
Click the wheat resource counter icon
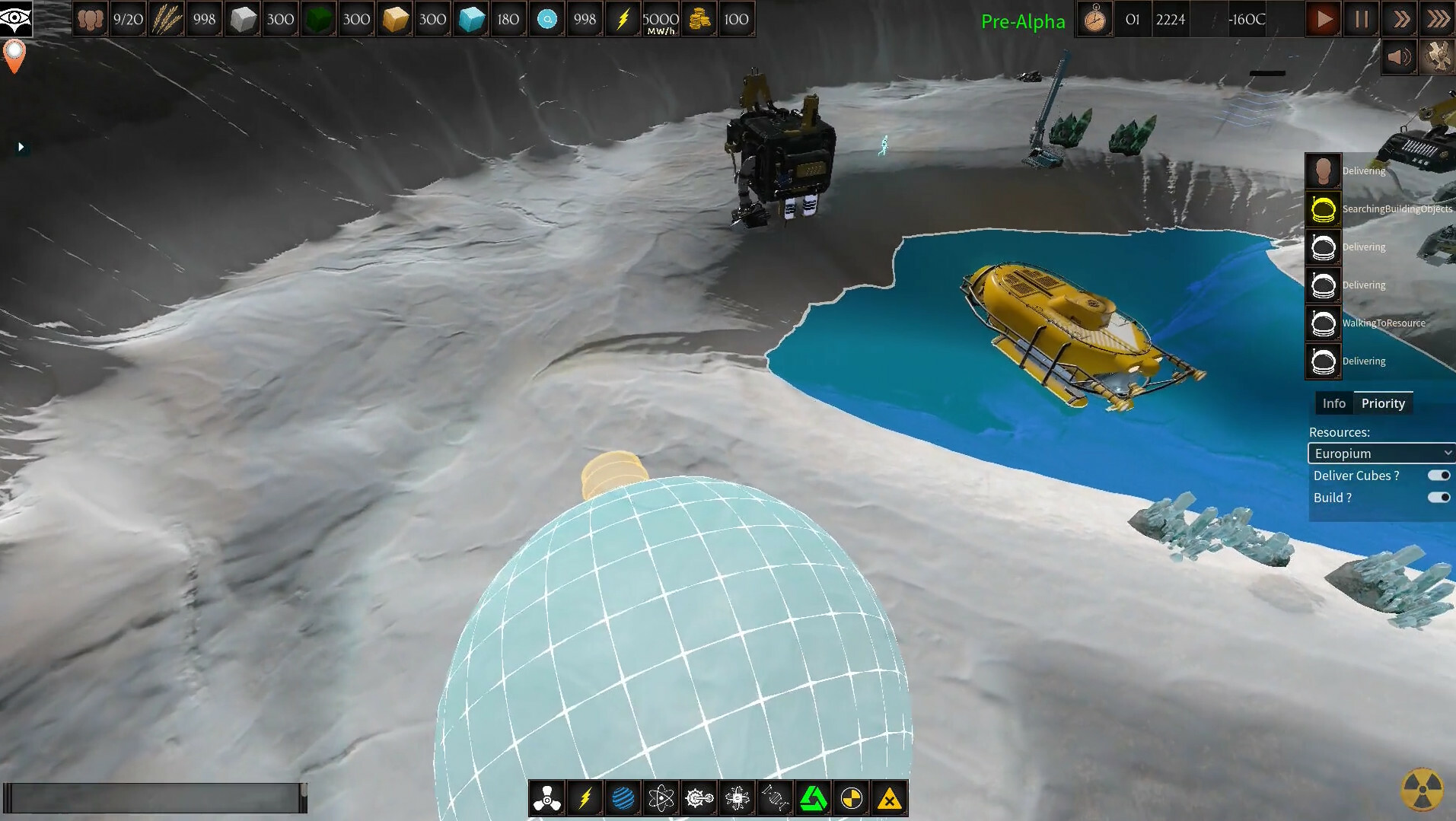click(167, 19)
